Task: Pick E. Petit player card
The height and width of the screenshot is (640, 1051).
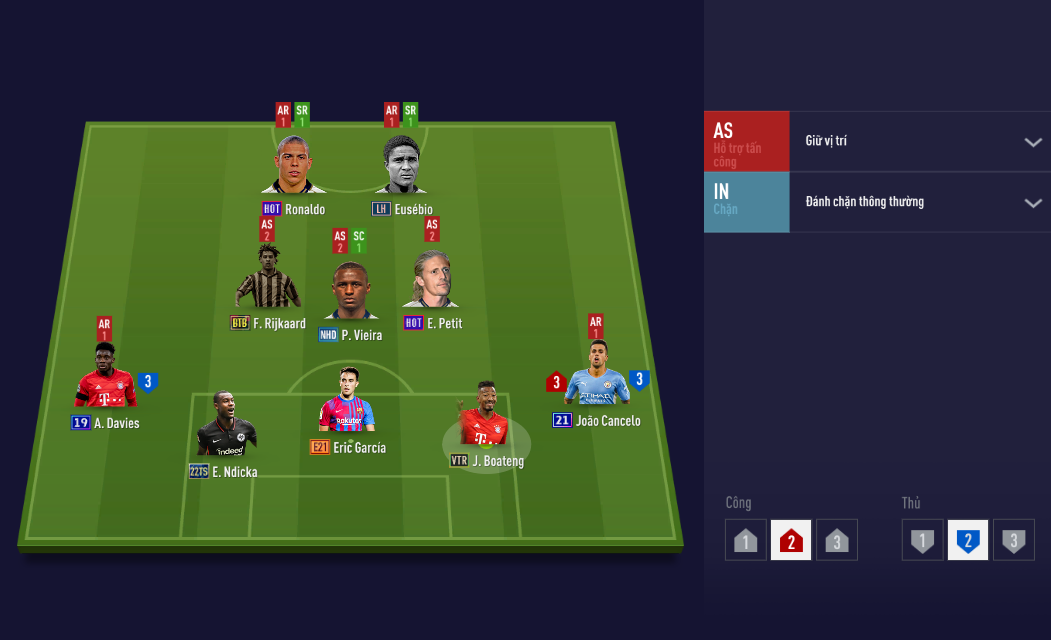Action: (431, 281)
